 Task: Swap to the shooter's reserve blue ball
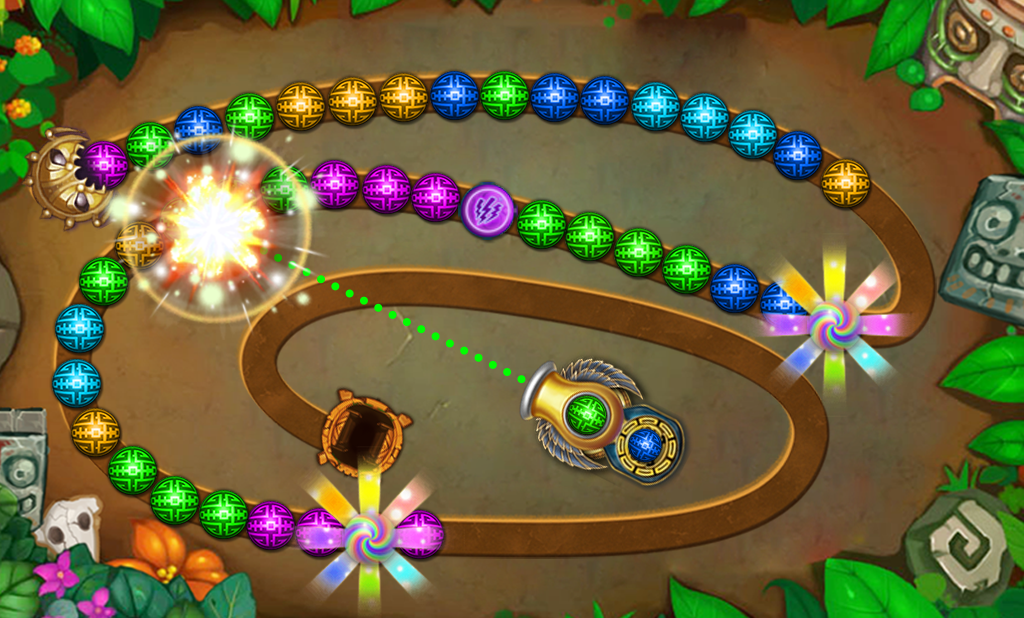(x=645, y=444)
